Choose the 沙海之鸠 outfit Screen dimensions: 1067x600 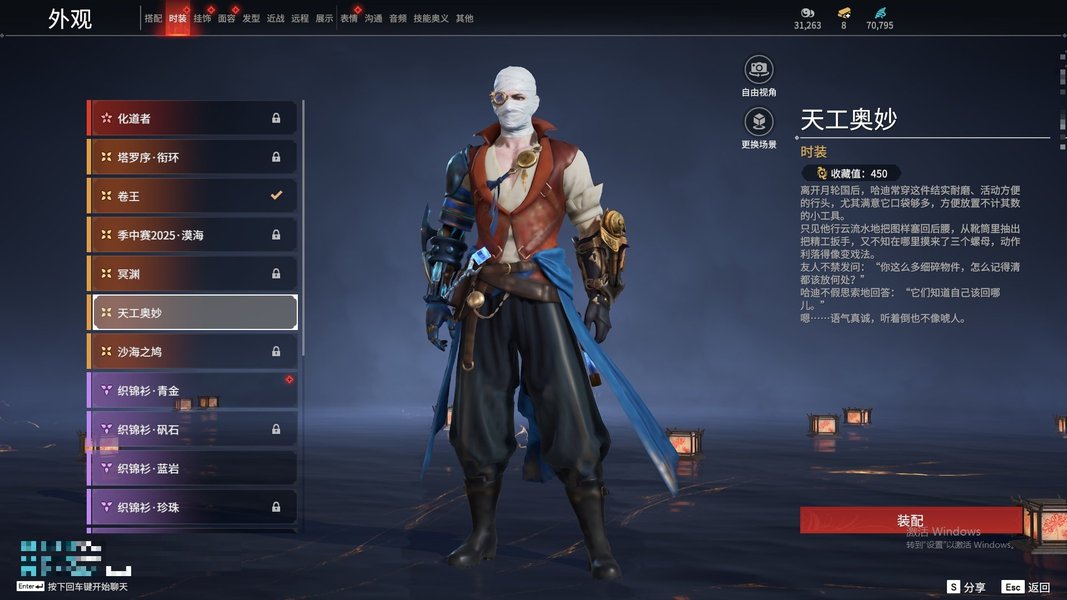click(x=192, y=352)
